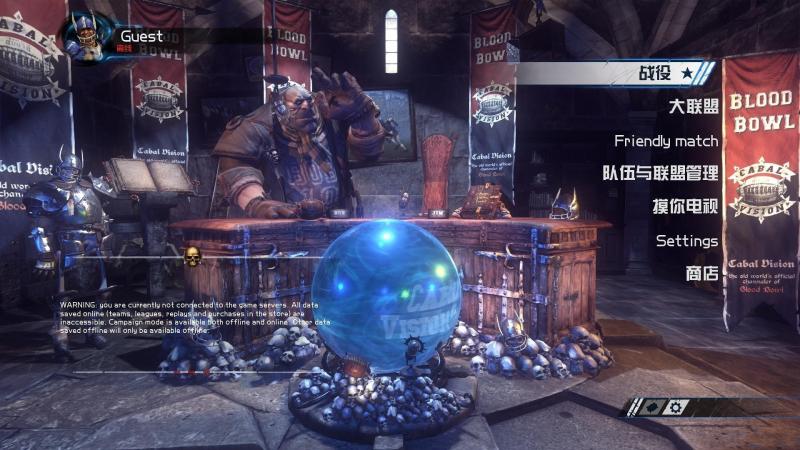Screen dimensions: 800x450
Task: Start a Friendly match
Action: pos(666,140)
